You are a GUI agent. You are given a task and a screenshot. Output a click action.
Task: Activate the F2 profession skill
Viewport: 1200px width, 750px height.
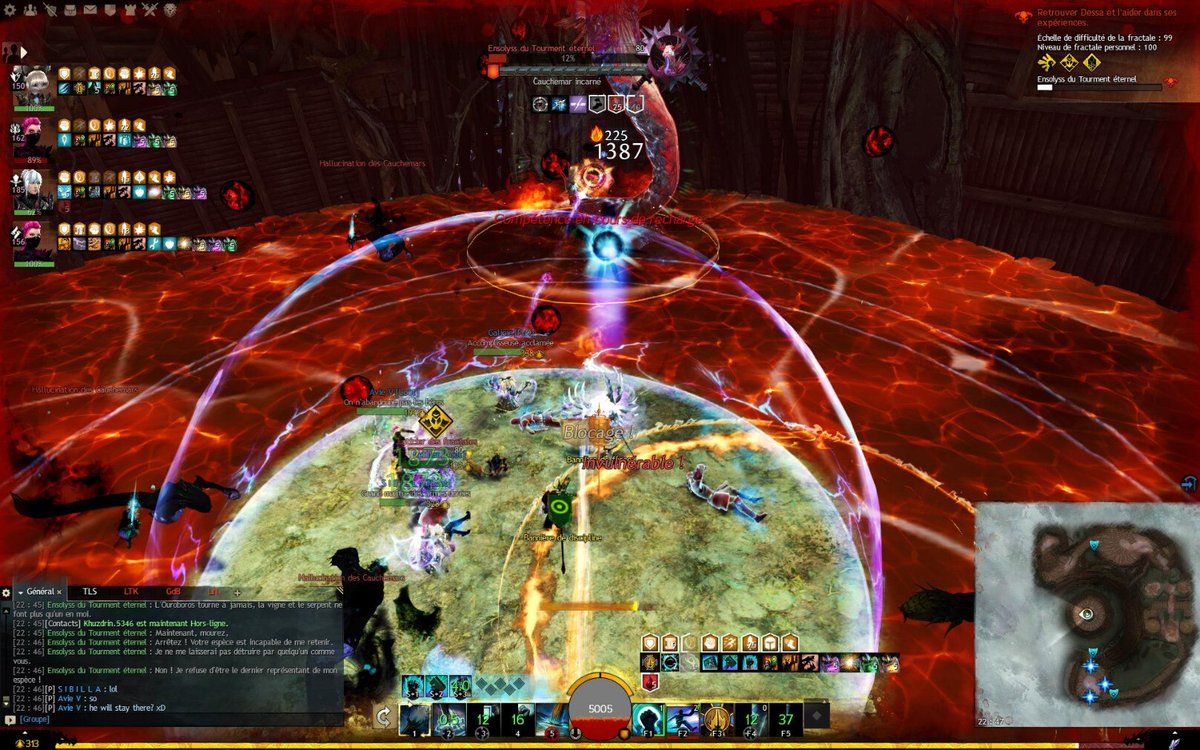682,717
